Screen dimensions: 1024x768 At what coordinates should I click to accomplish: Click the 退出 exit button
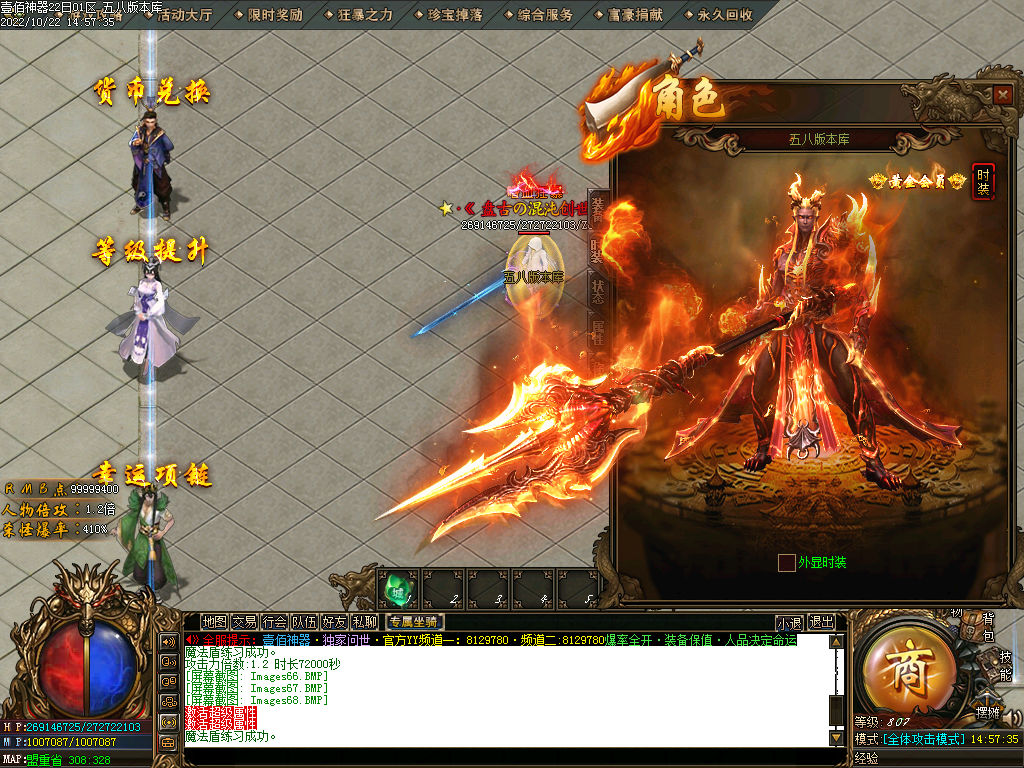tap(821, 622)
